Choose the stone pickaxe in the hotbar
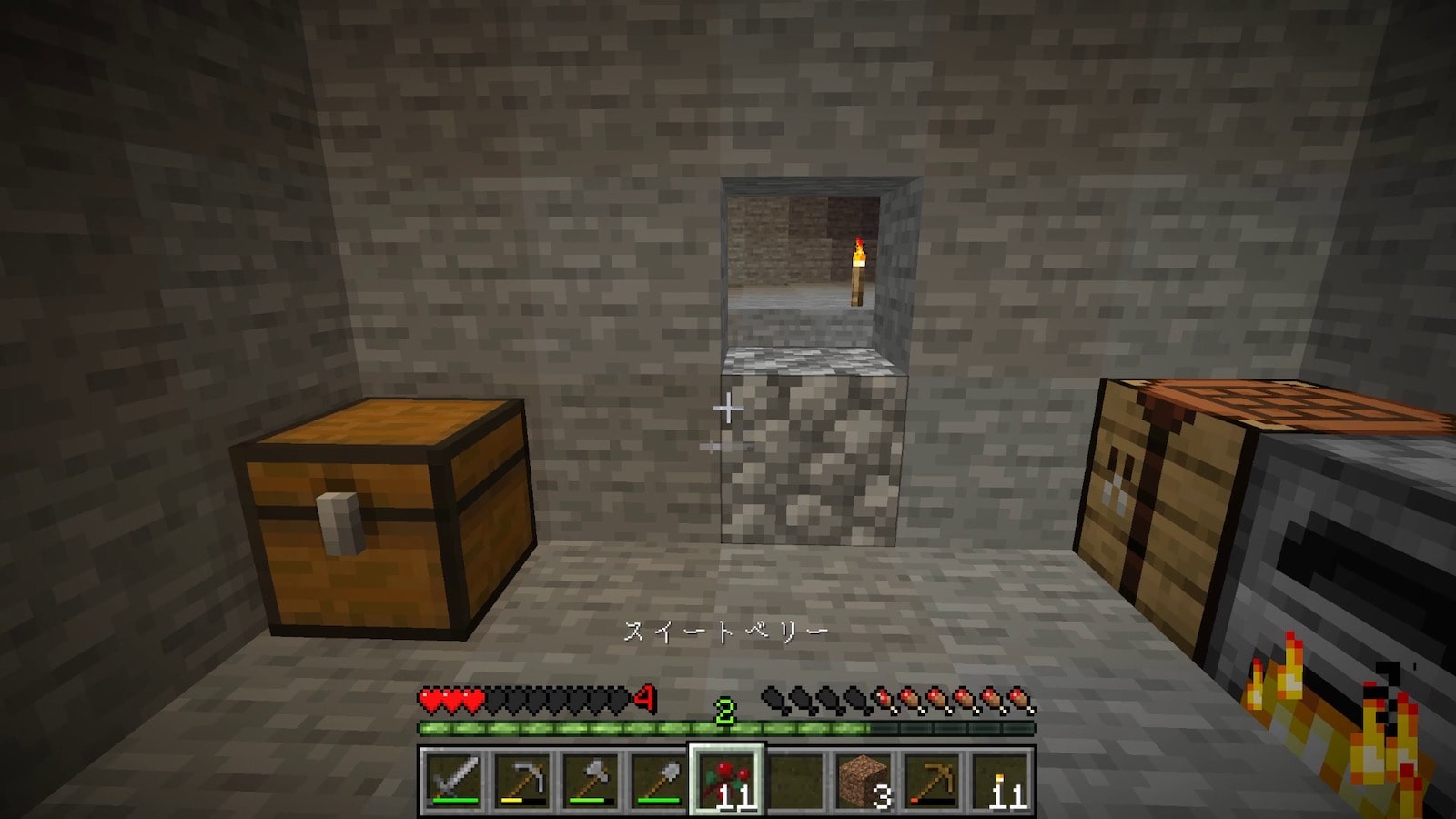 (x=521, y=780)
